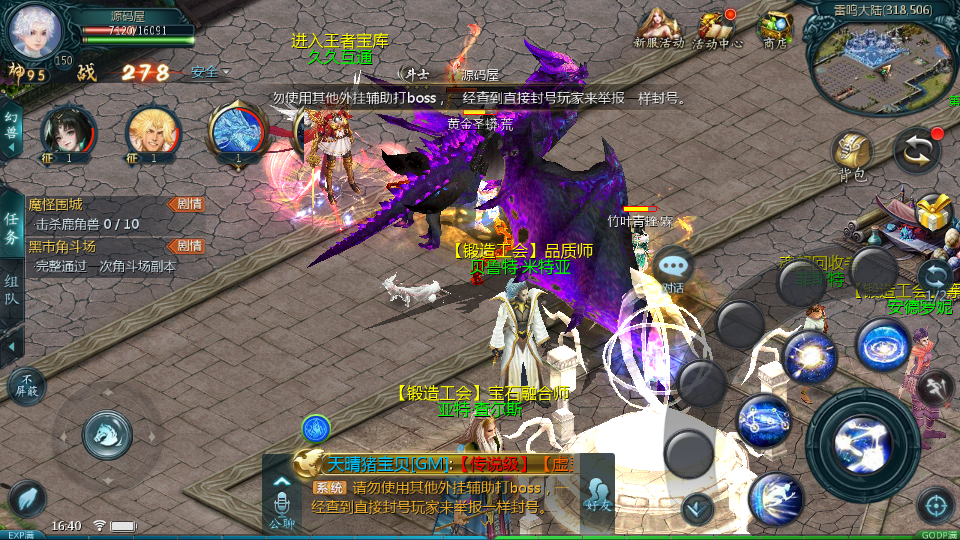The height and width of the screenshot is (540, 960).
Task: Select the dark-haired female pet portrait
Action: 68,132
